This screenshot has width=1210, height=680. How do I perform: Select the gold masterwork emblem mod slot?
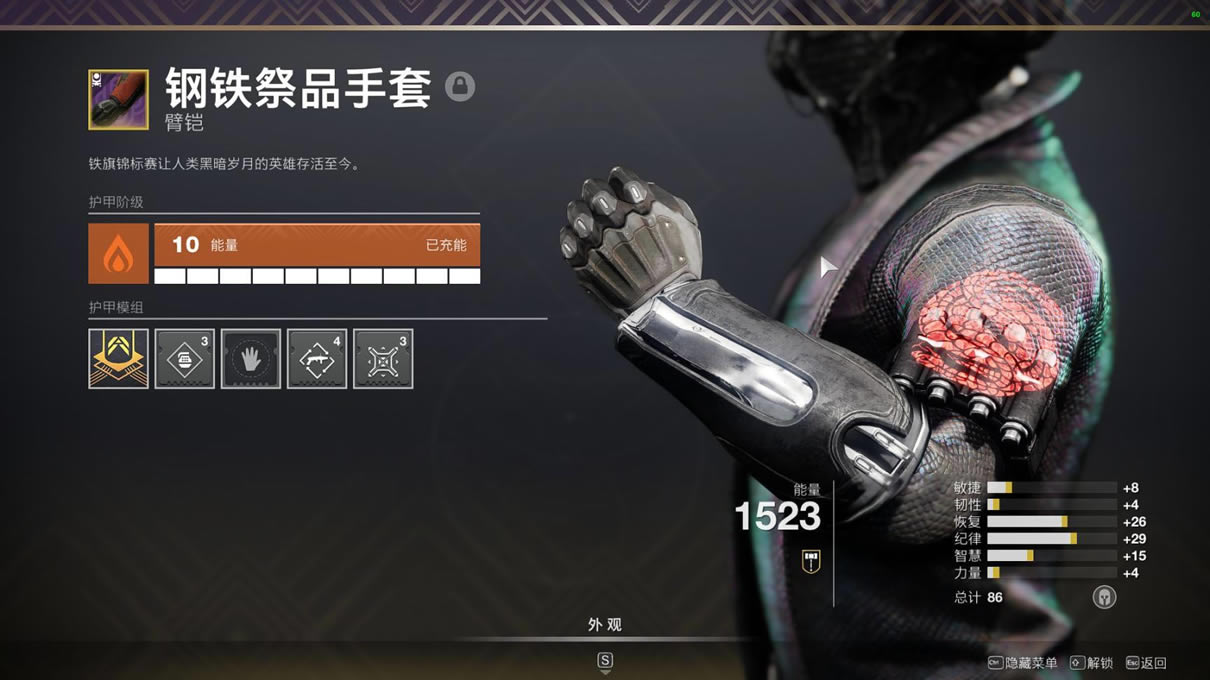click(118, 358)
